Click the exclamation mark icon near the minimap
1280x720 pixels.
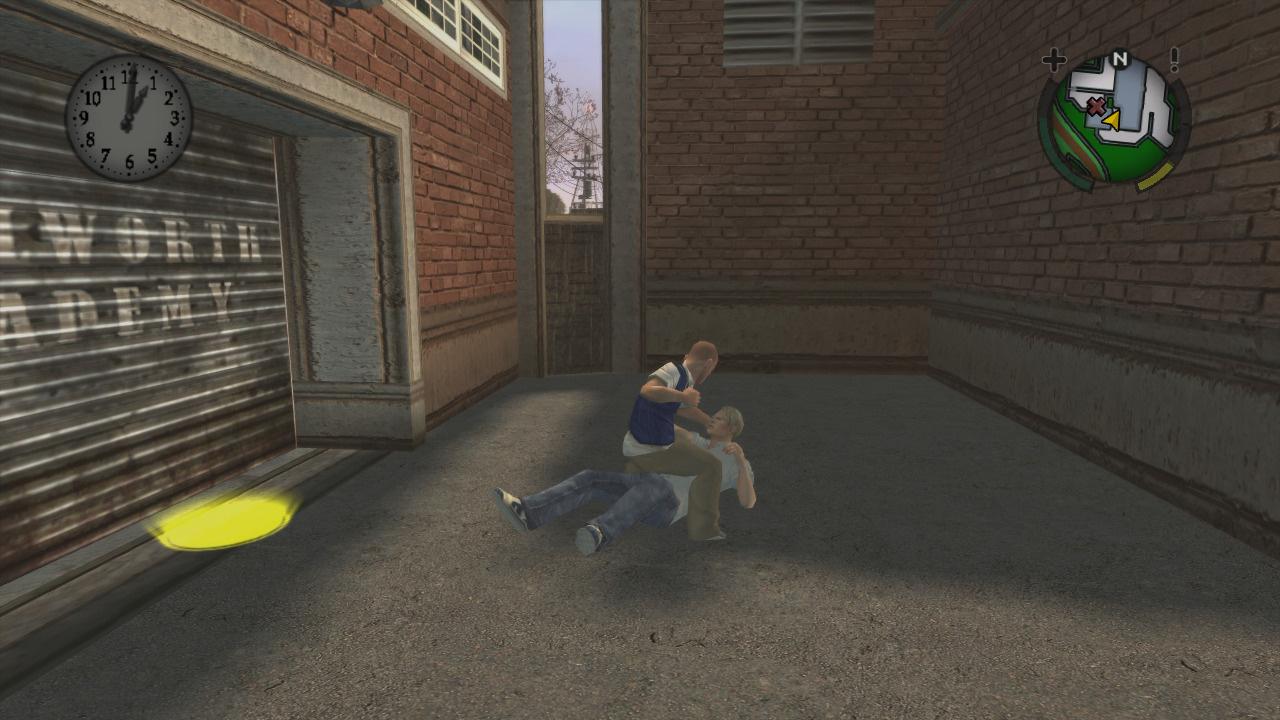point(1174,59)
